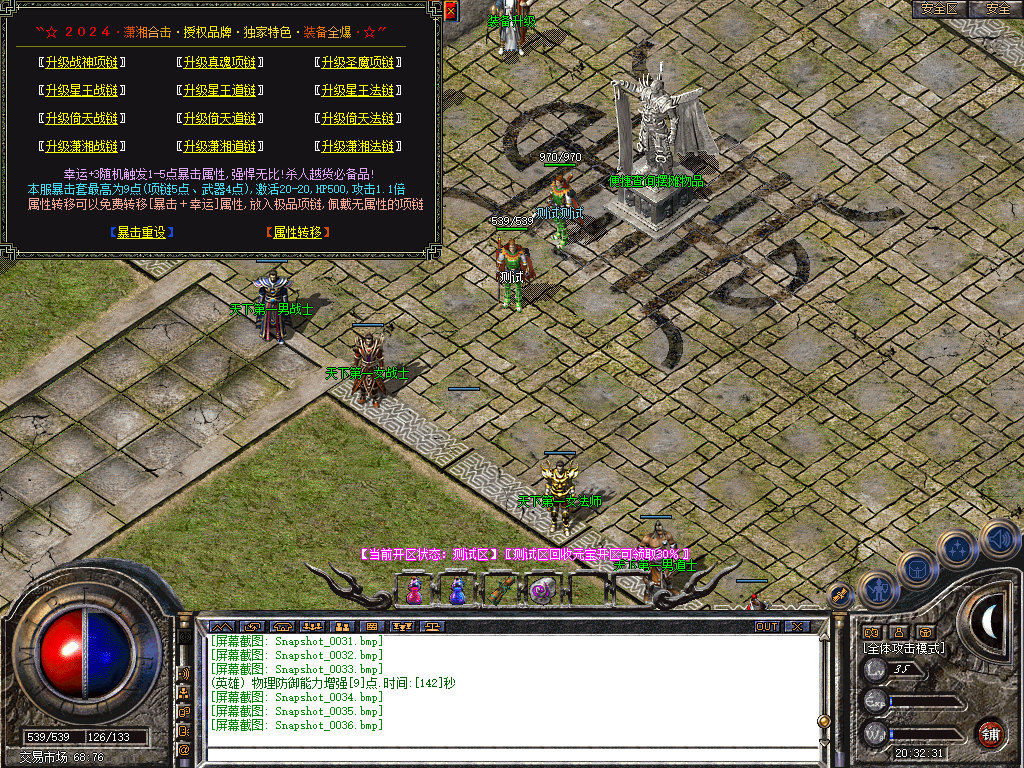The height and width of the screenshot is (768, 1024).
Task: Close the chat panel with its X button
Action: coord(797,627)
